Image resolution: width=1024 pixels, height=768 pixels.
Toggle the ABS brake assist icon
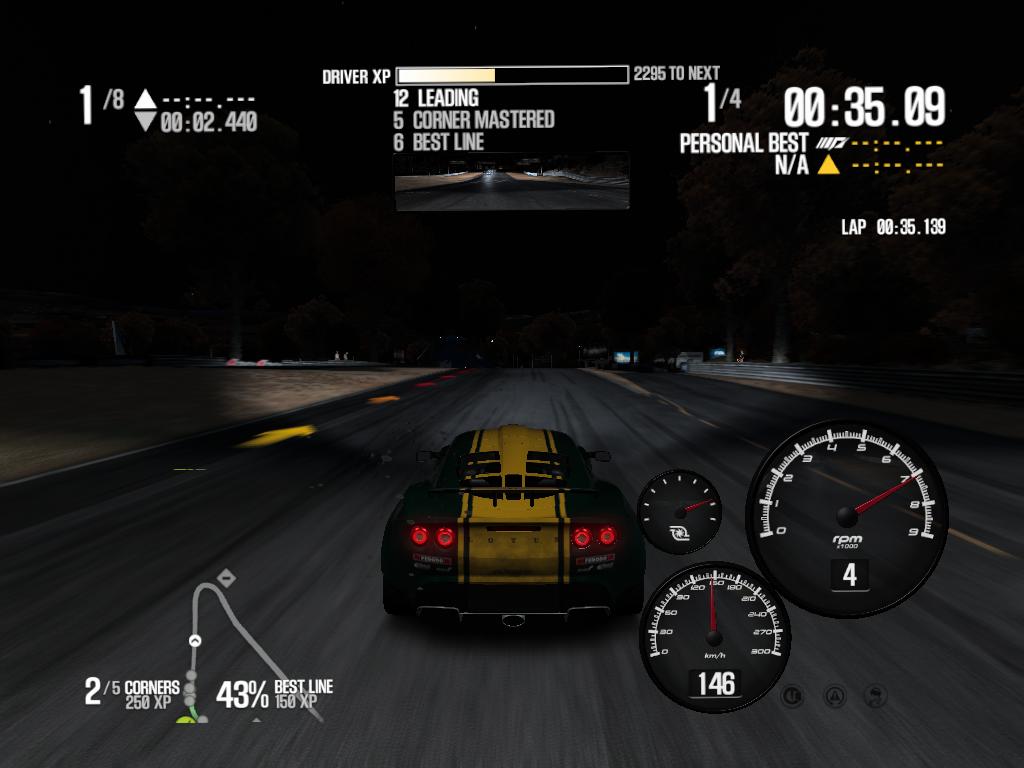coord(793,695)
